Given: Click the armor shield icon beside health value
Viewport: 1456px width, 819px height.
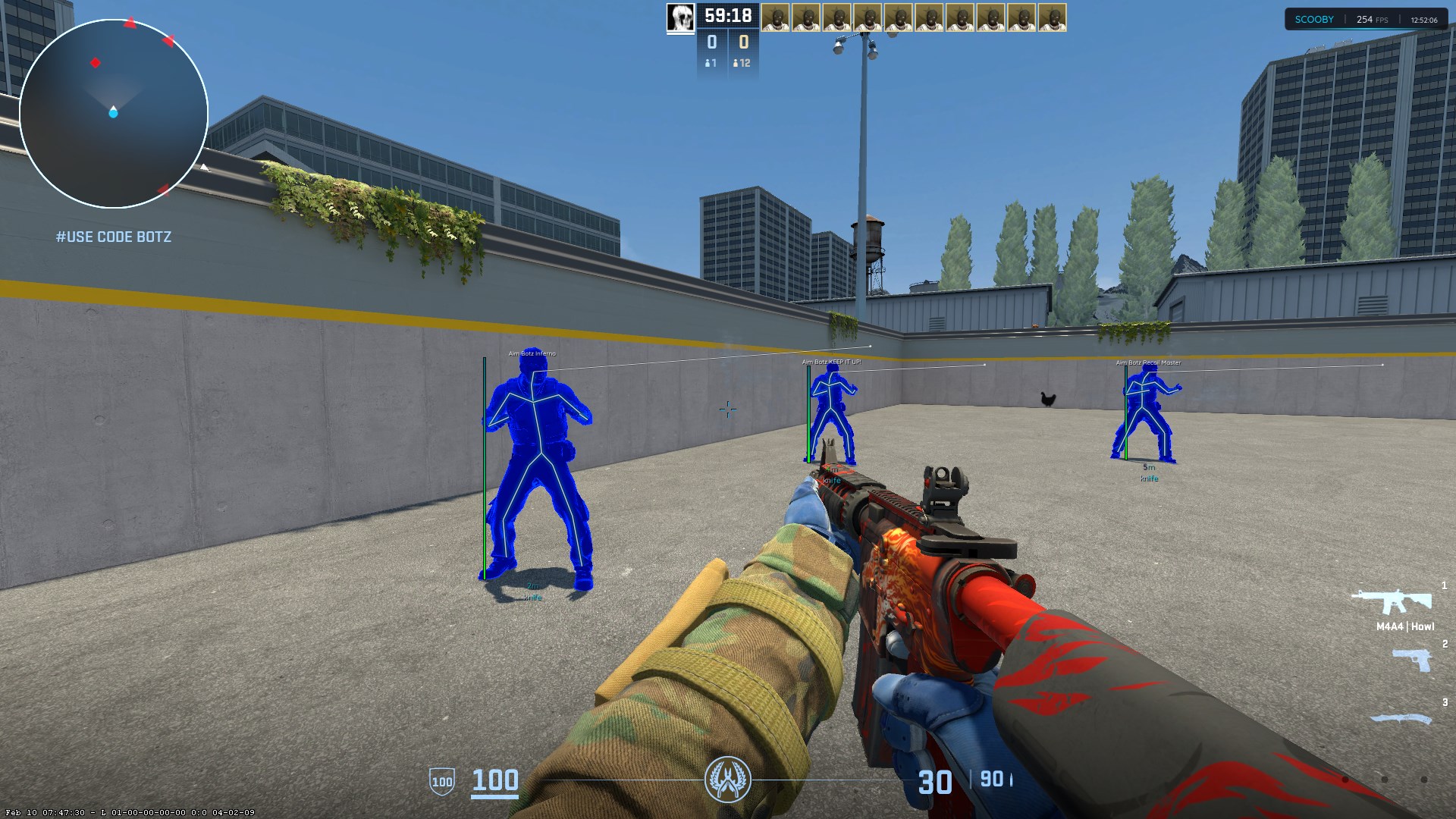Looking at the screenshot, I should tap(442, 780).
